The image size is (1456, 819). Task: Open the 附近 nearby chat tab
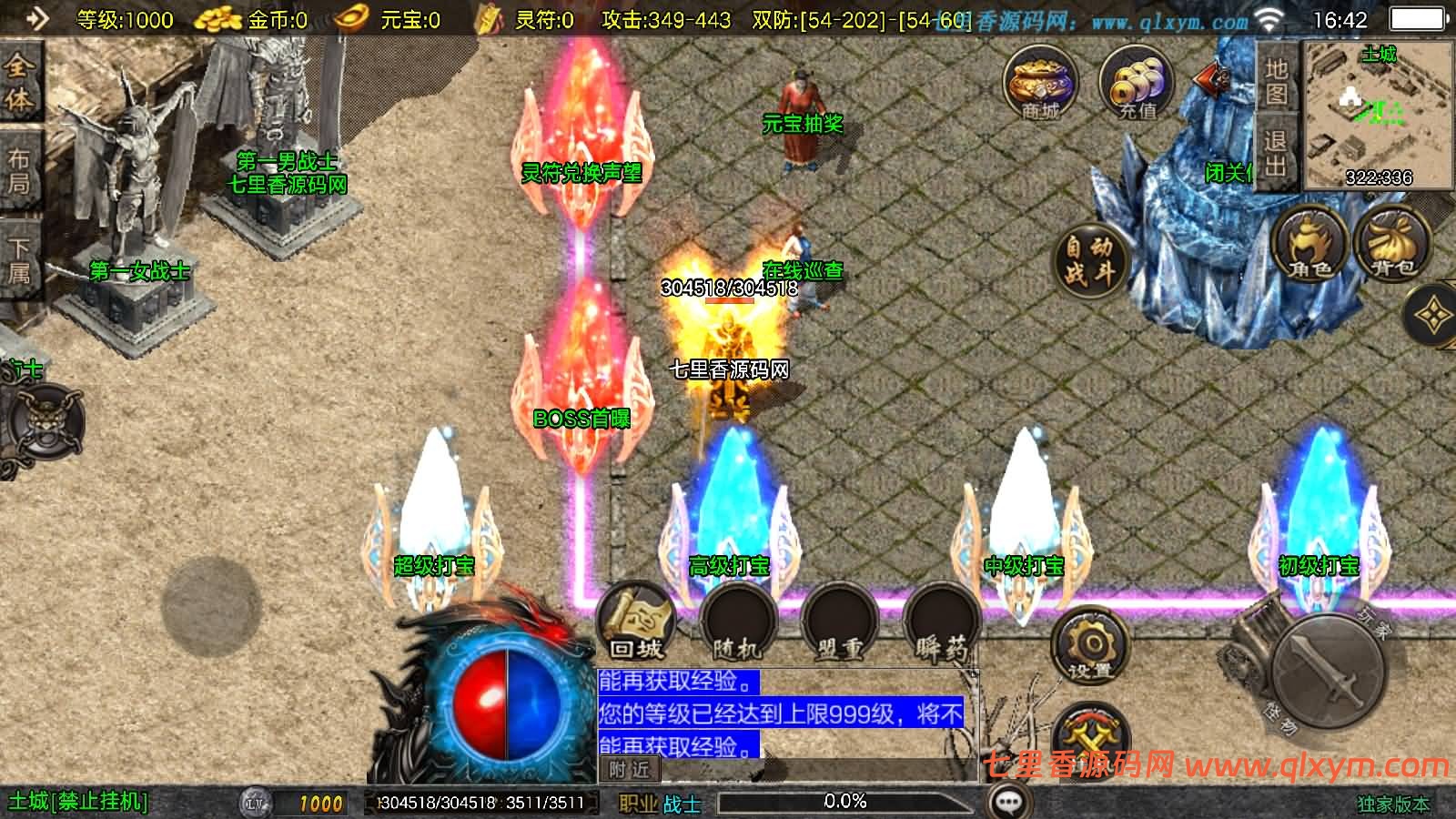(631, 770)
